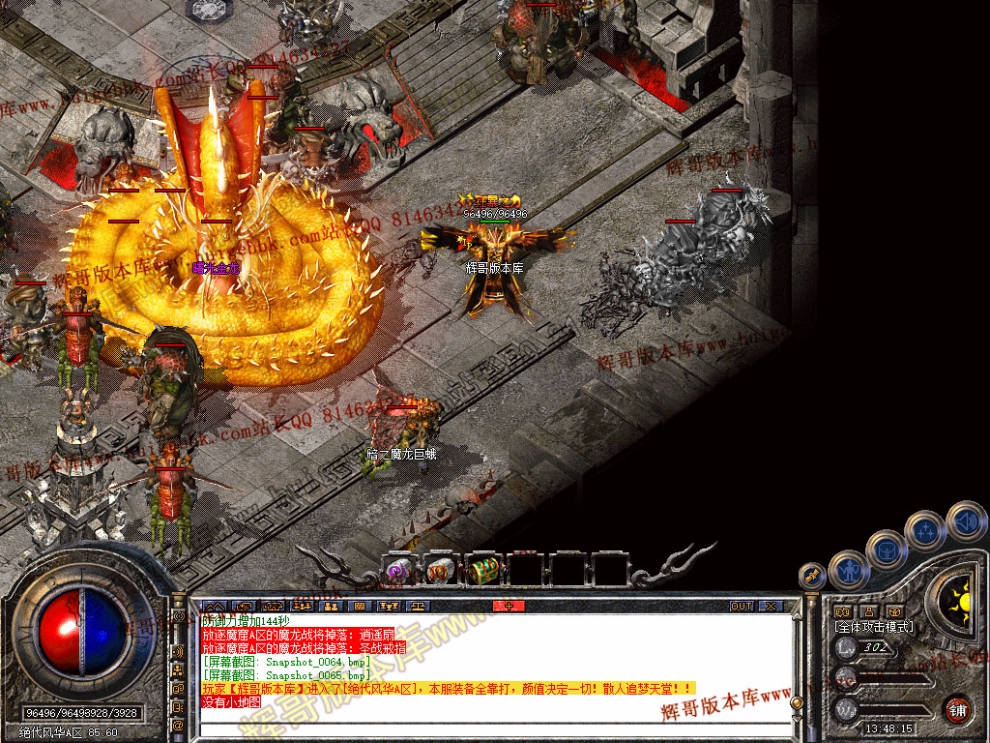
Task: Switch the all-attack mode label
Action: [873, 626]
